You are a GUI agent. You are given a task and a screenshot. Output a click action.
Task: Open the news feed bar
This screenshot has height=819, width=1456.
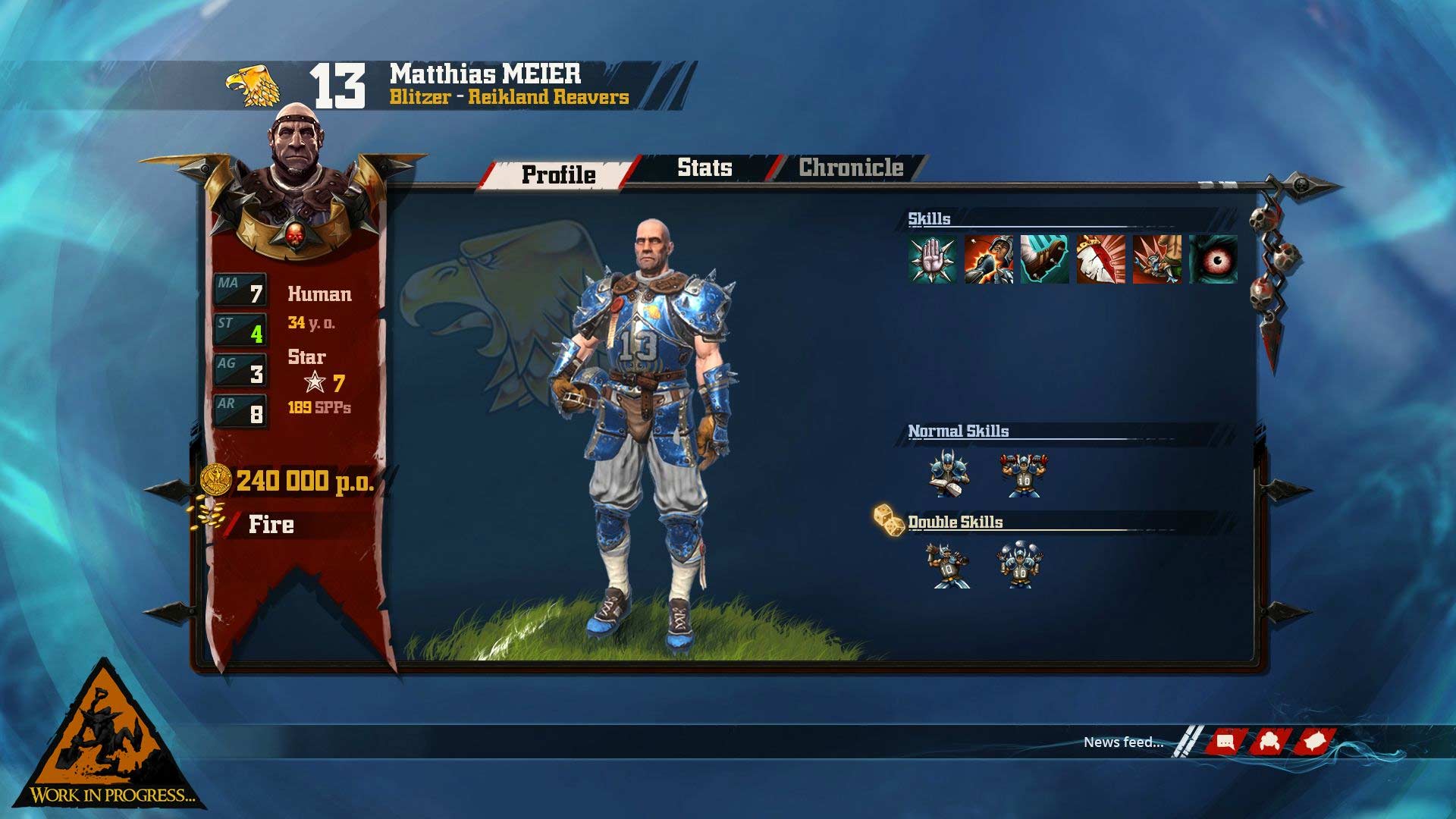(x=1123, y=742)
